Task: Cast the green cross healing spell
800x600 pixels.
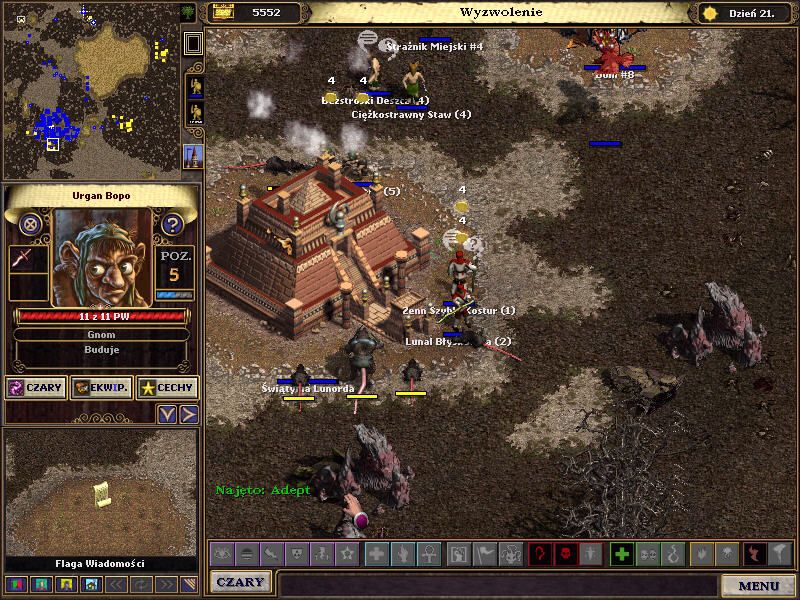Action: [x=621, y=554]
